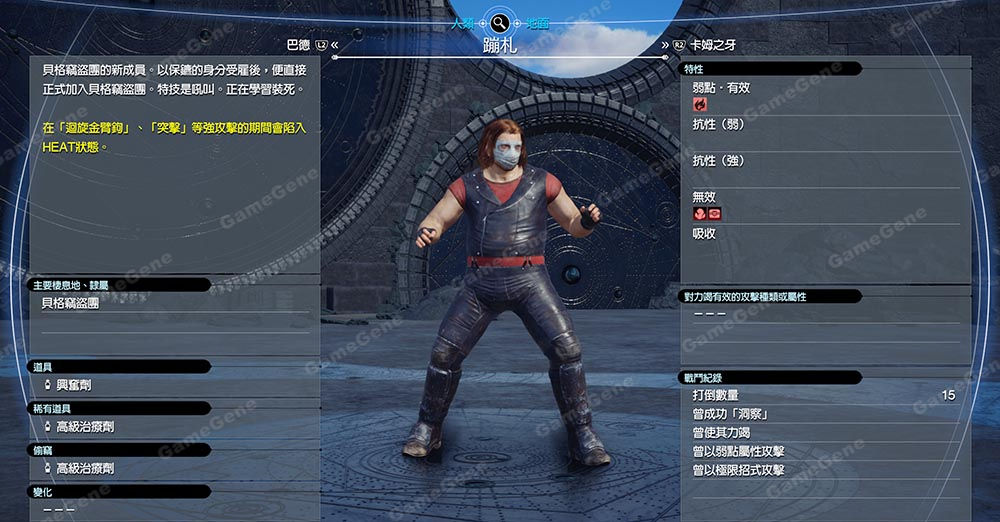Select the 興奮劑 item entry

(x=73, y=385)
